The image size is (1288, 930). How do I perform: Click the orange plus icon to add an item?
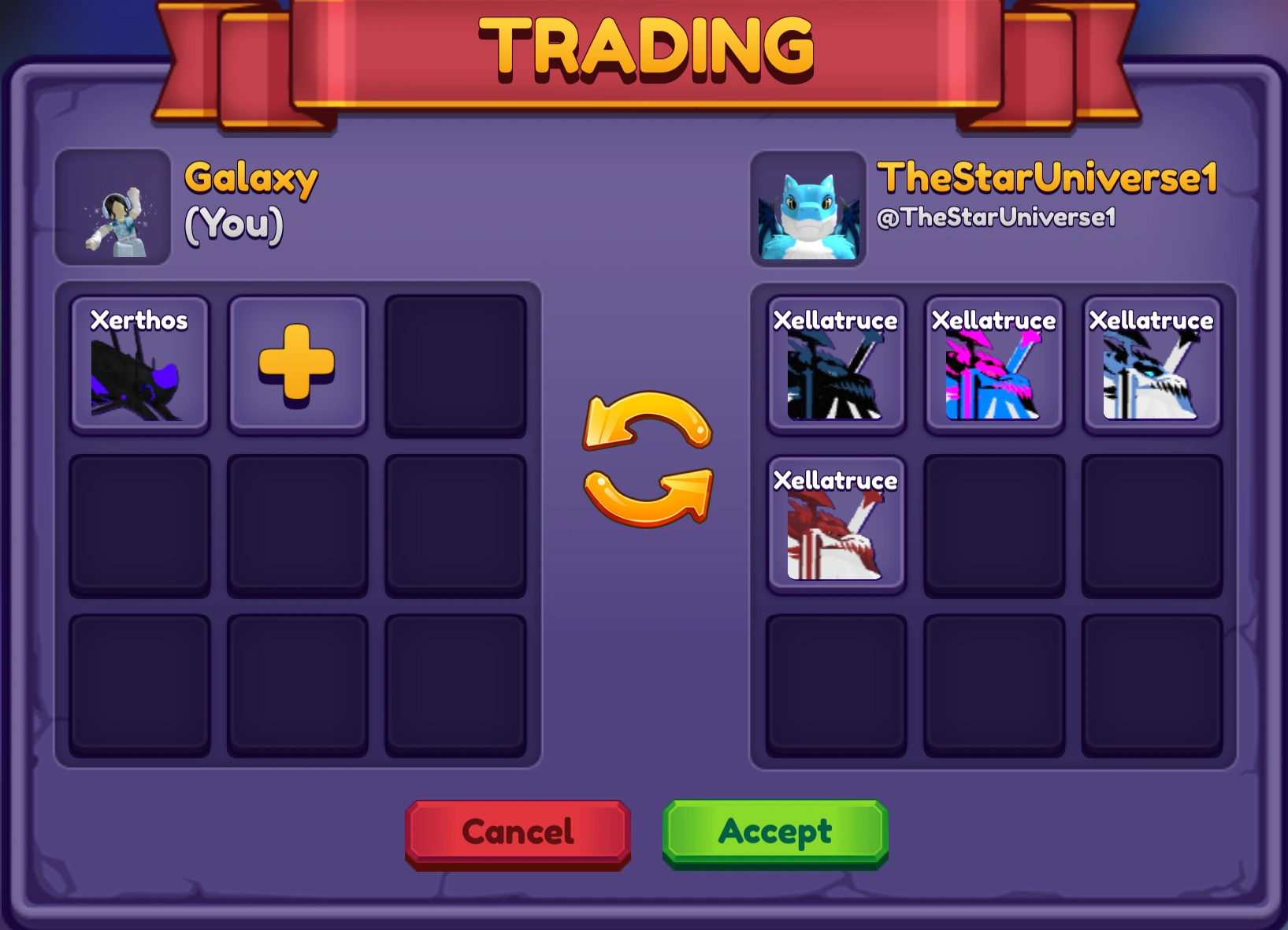click(x=297, y=364)
